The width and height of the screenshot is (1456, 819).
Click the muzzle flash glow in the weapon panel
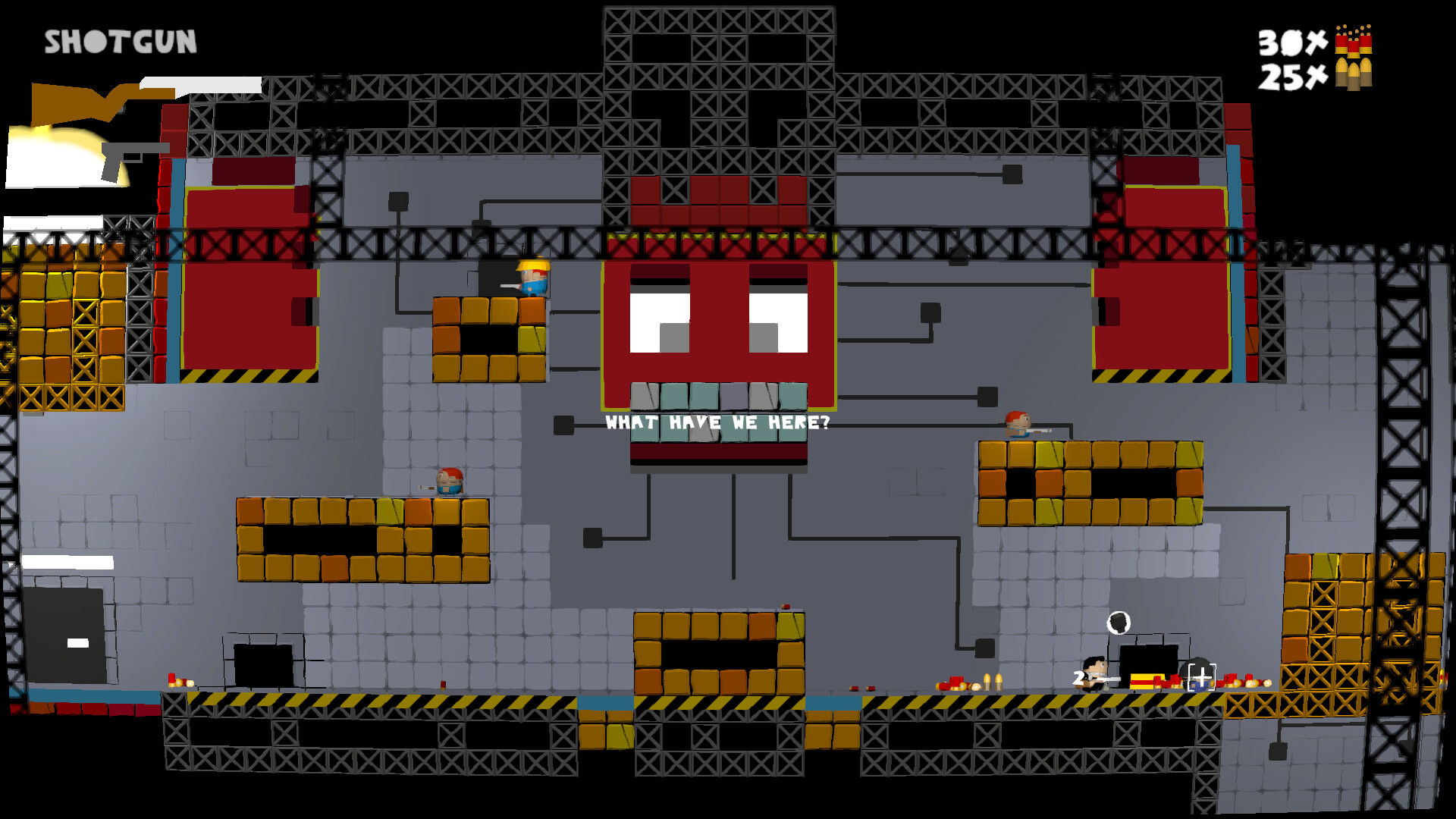pos(53,152)
